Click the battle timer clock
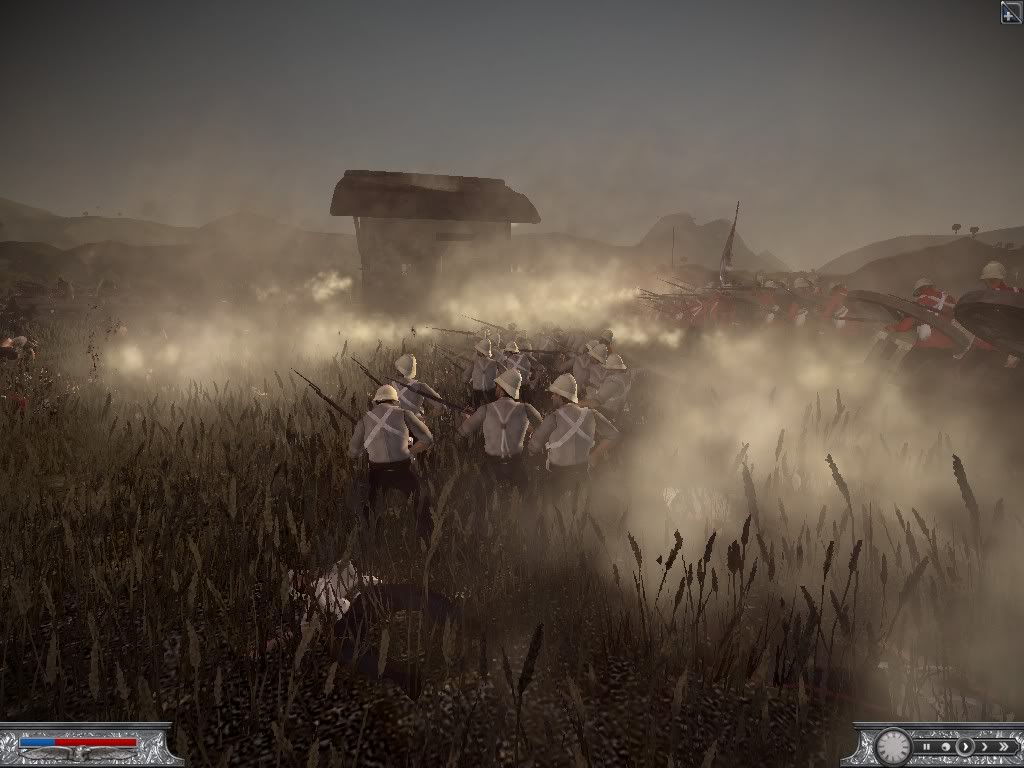The width and height of the screenshot is (1024, 768). [892, 746]
